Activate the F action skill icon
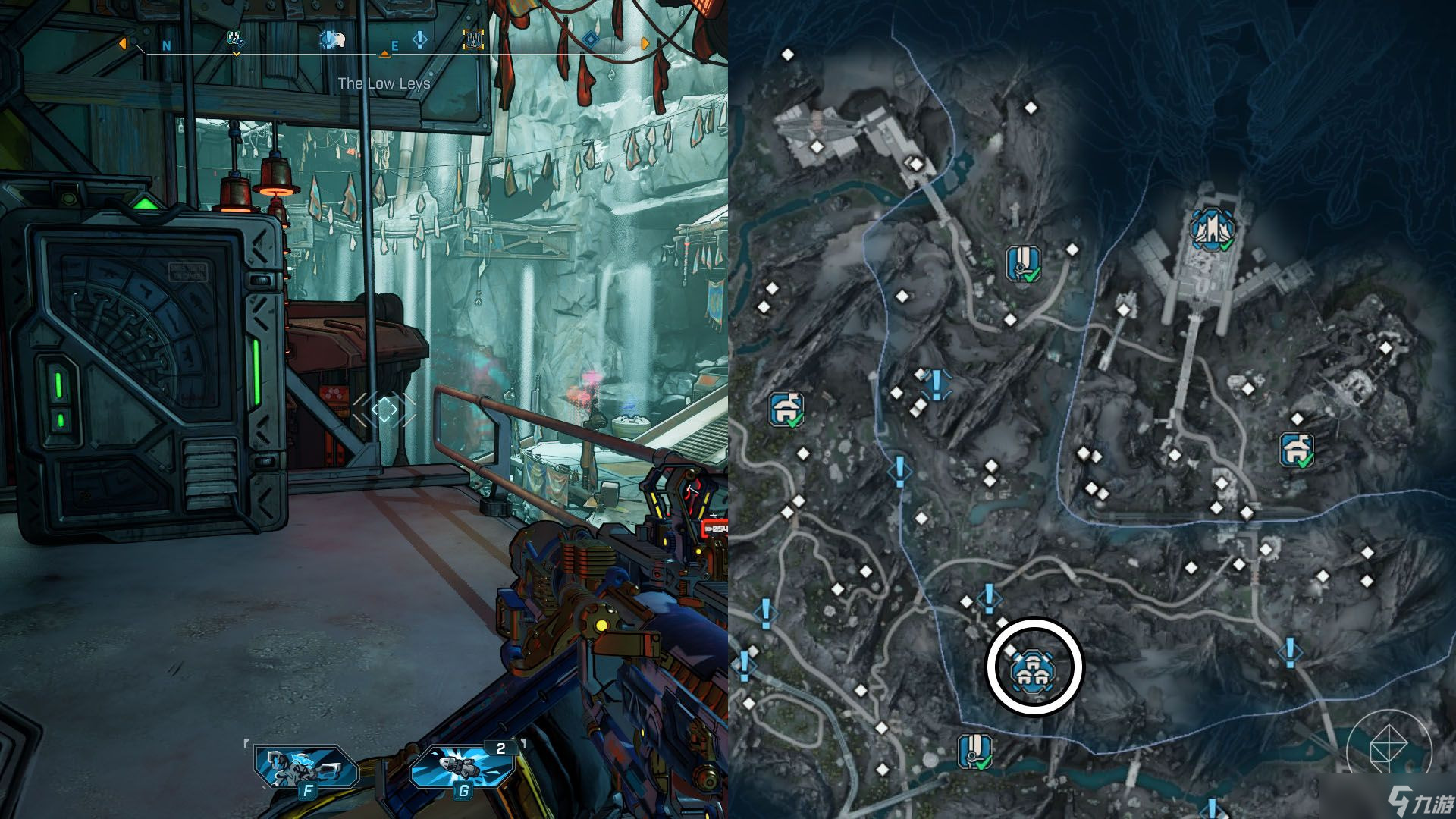 [x=306, y=769]
